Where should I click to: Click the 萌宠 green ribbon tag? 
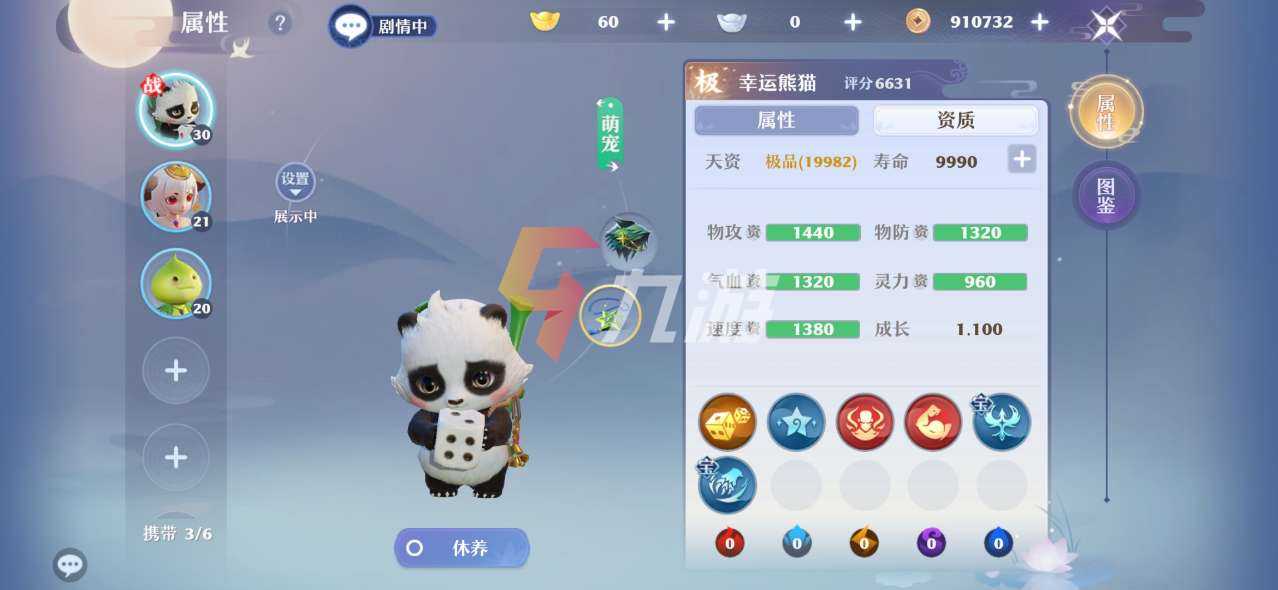[610, 135]
